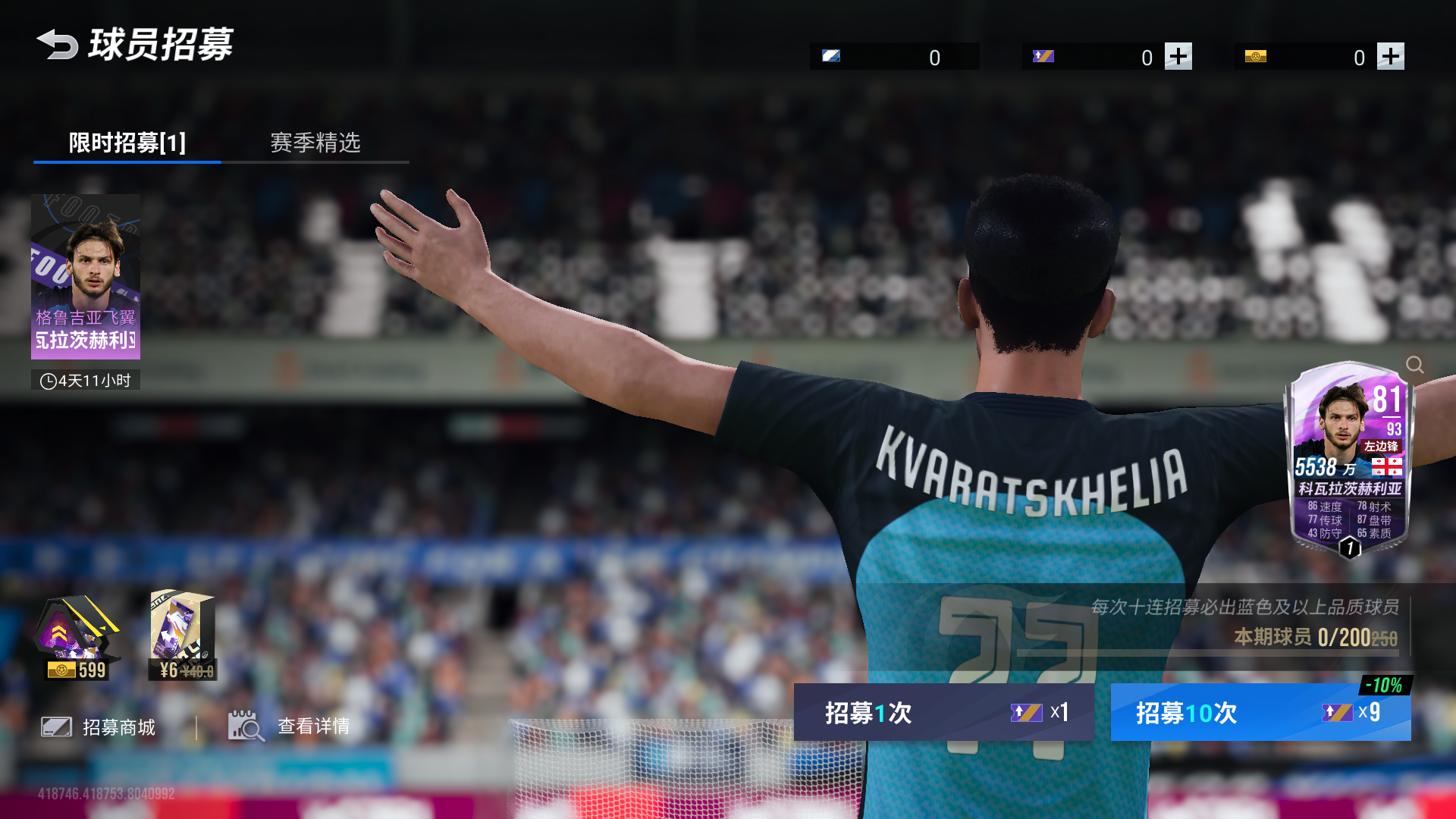Open the 招募商城 shop

(x=99, y=727)
